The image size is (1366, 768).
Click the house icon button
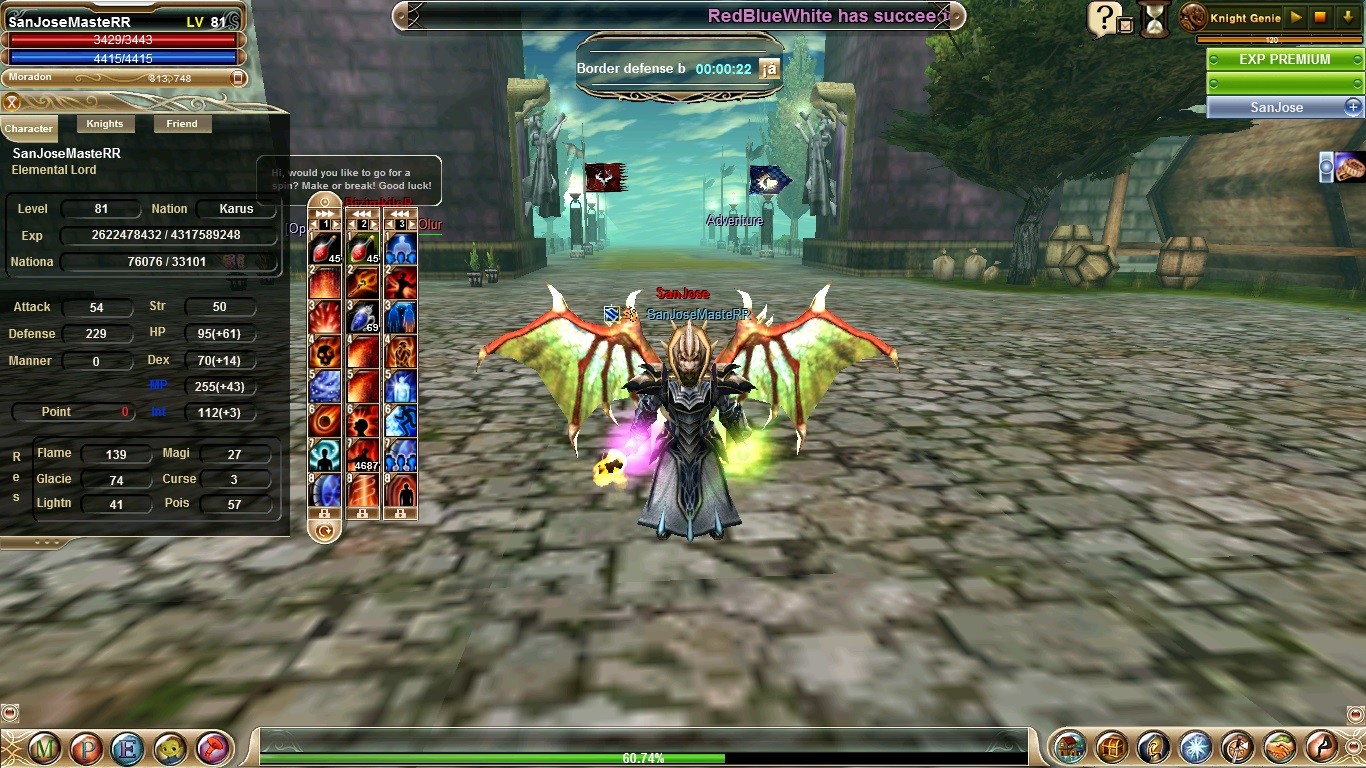1071,747
